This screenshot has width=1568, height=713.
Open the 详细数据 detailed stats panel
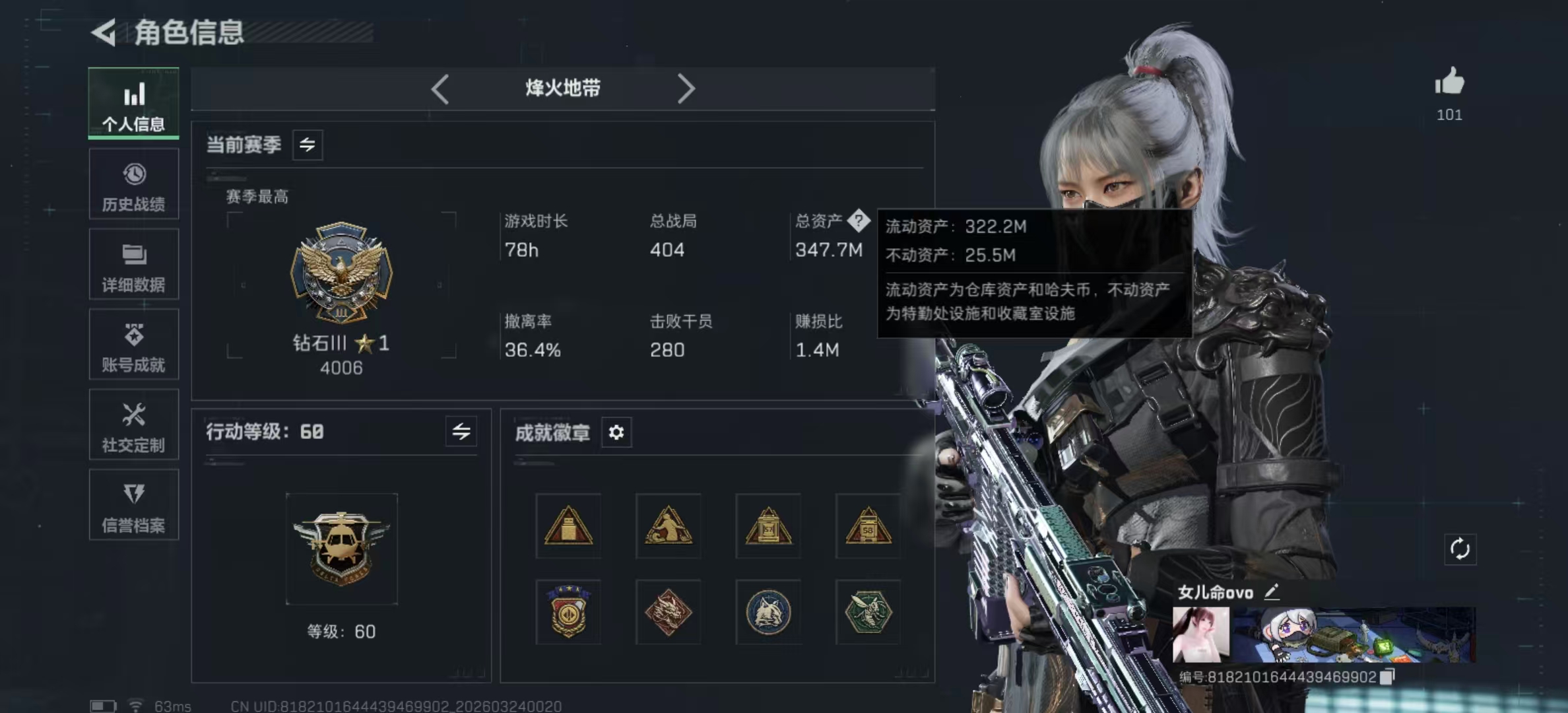click(134, 264)
